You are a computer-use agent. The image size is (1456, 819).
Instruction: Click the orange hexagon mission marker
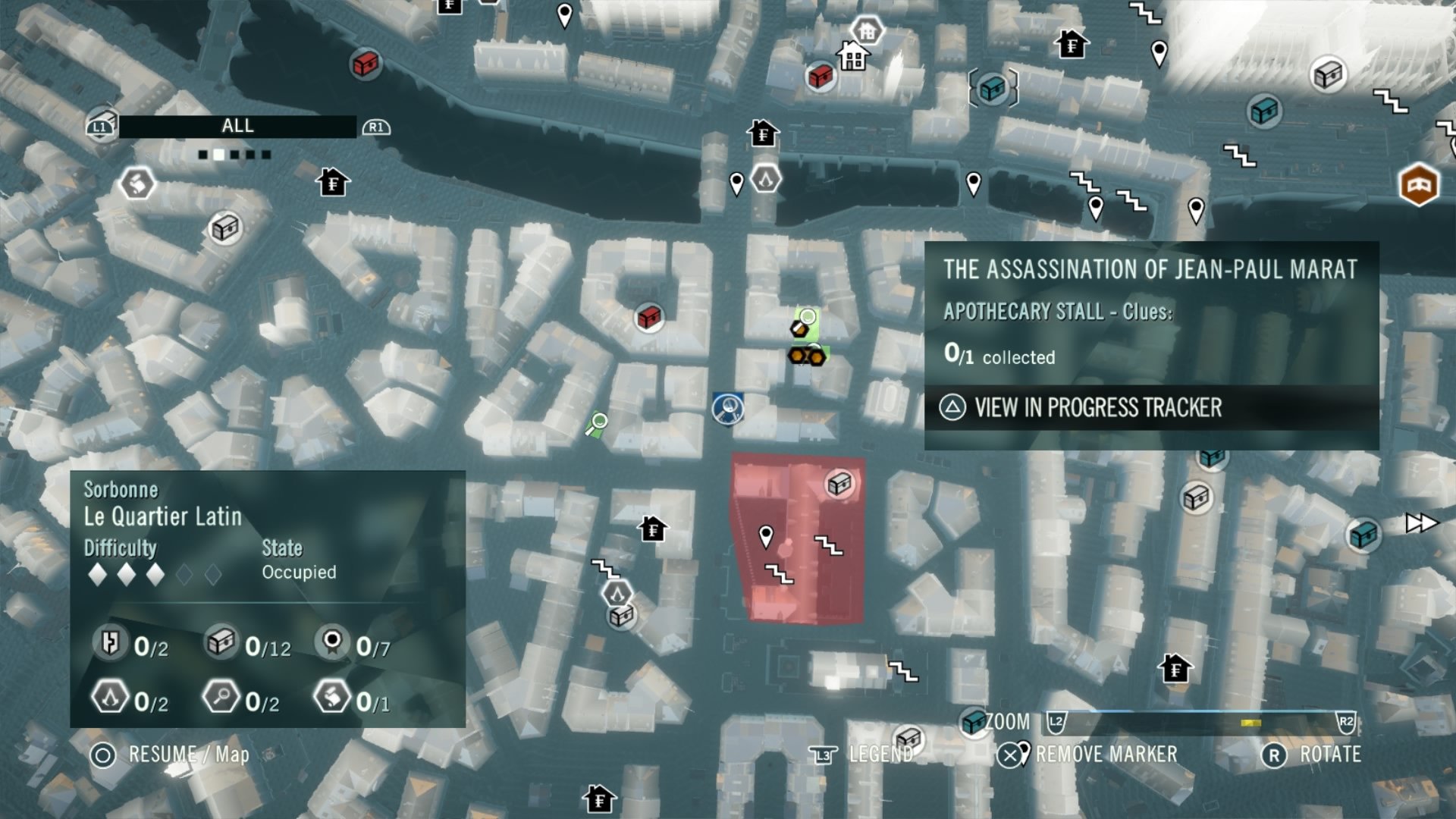coord(1418,184)
